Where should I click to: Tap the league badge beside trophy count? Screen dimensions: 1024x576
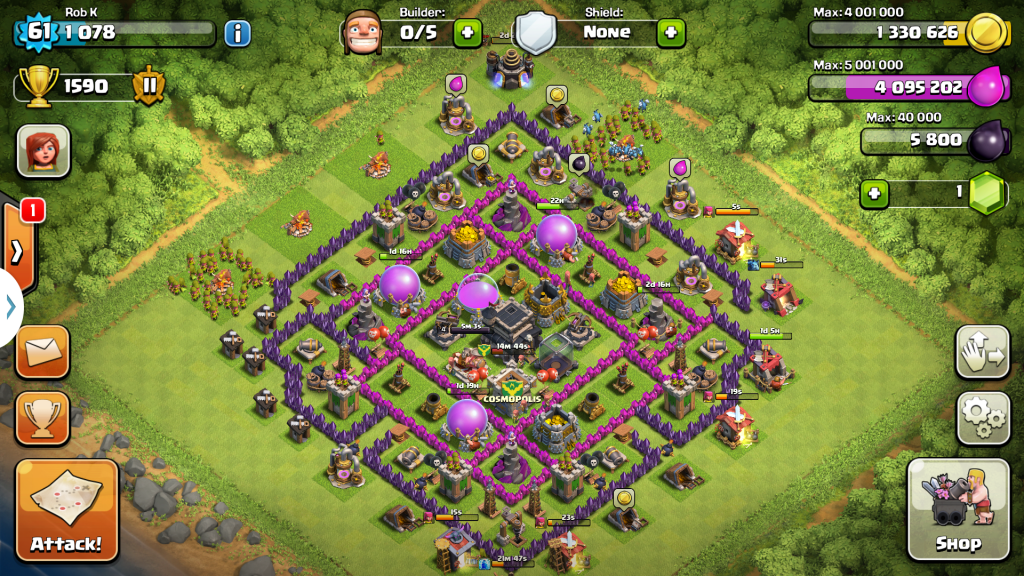tap(149, 86)
